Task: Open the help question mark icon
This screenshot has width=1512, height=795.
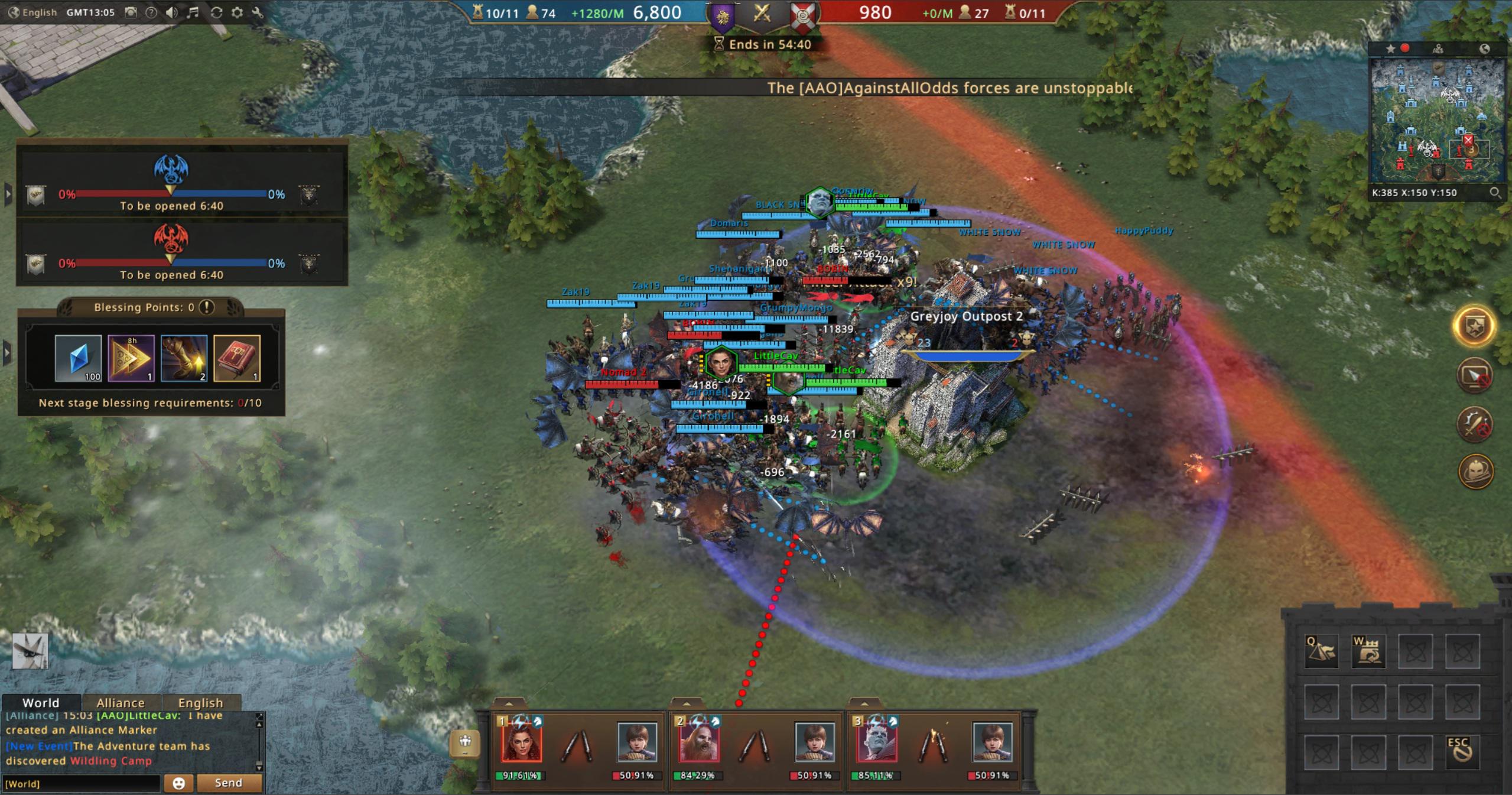Action: pyautogui.click(x=151, y=12)
